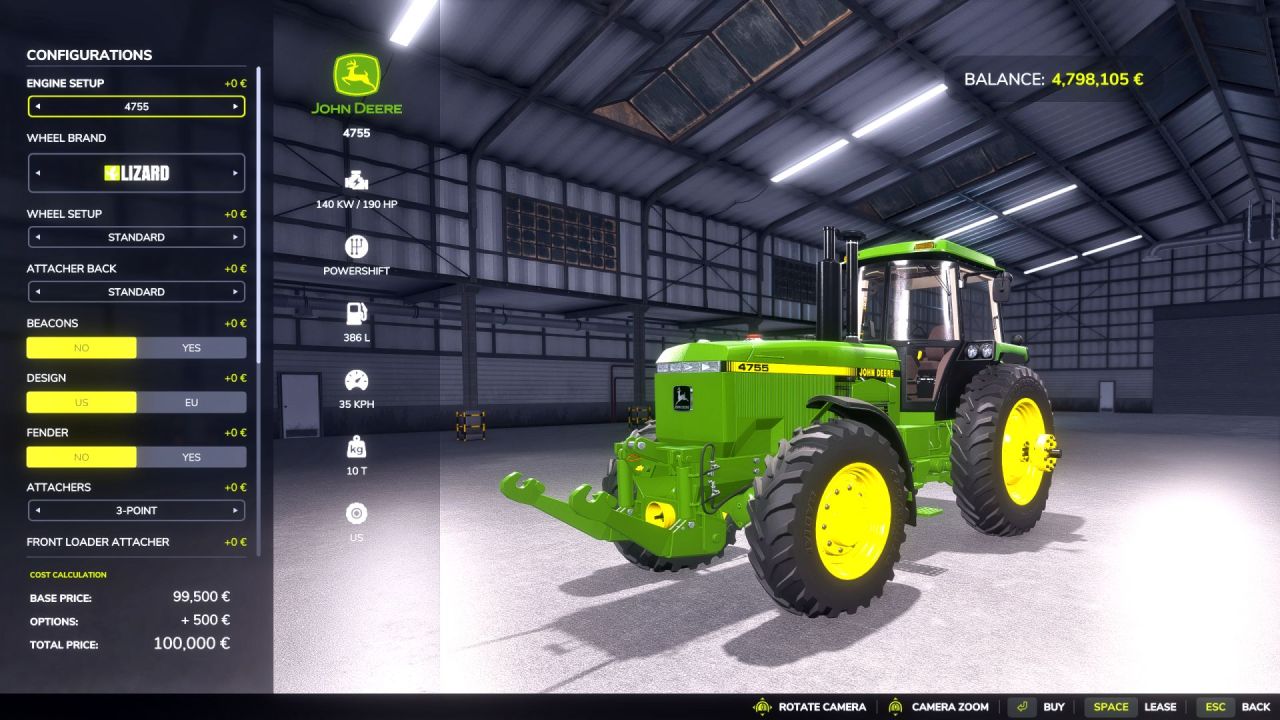The width and height of the screenshot is (1280, 720).
Task: Click the US wheel region icon
Action: [356, 515]
